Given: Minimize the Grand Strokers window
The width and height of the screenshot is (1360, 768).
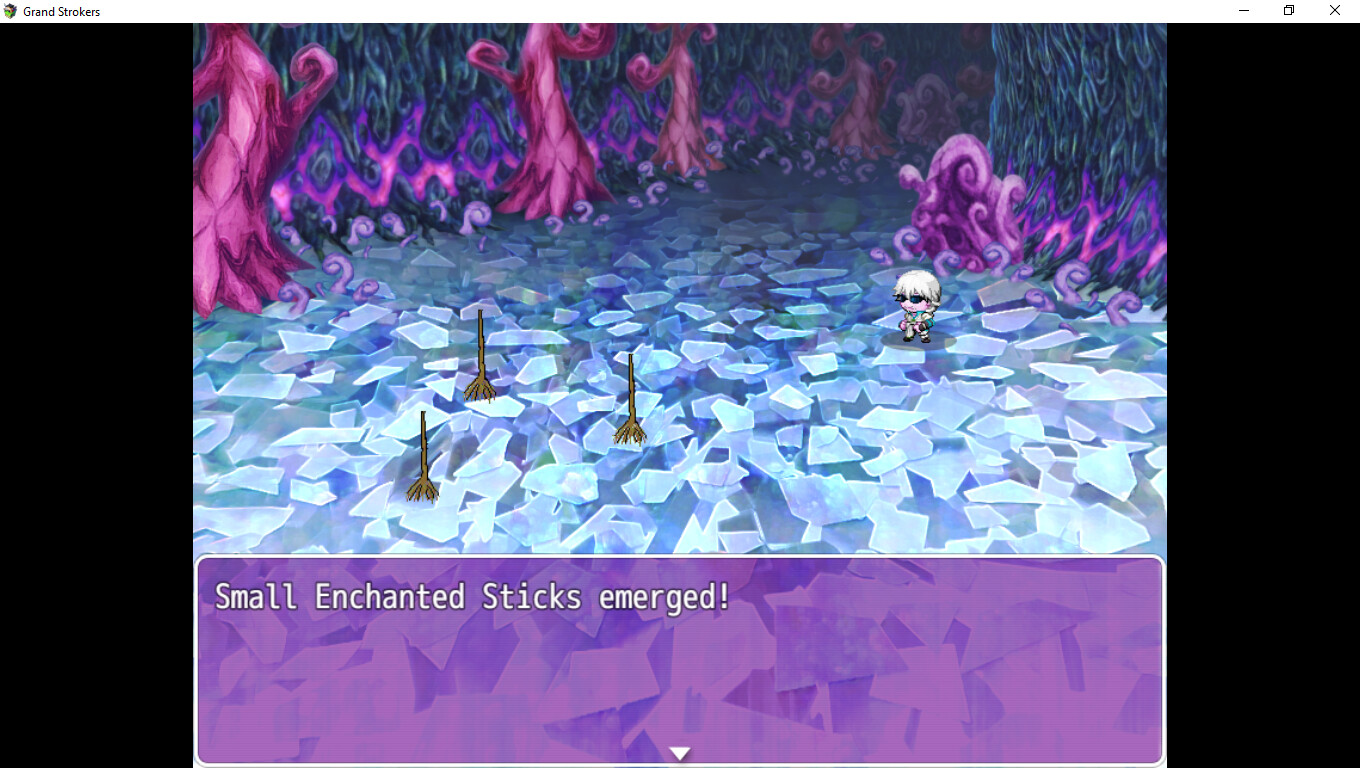Looking at the screenshot, I should coord(1243,10).
